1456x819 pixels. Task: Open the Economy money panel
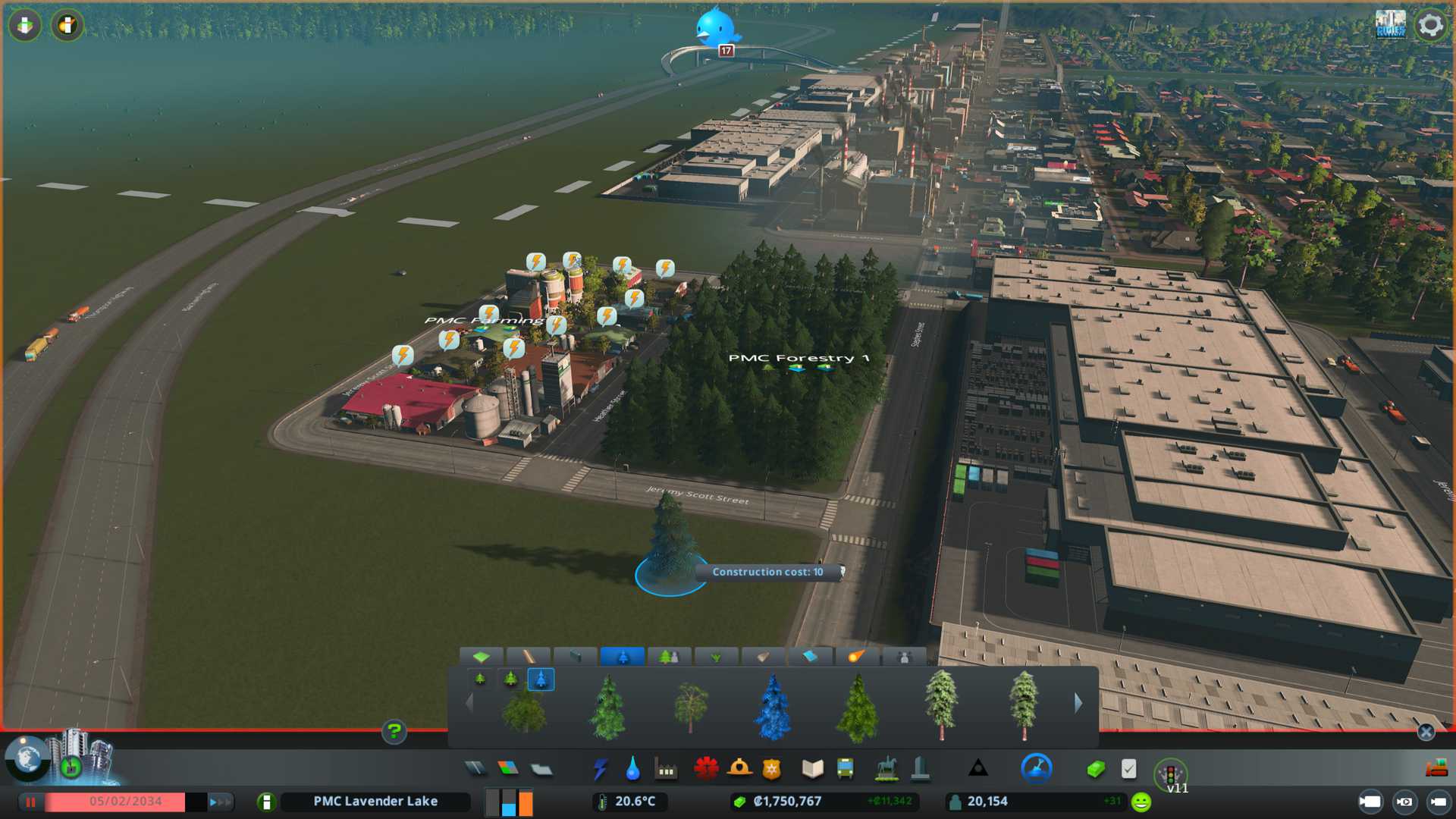[x=1095, y=770]
